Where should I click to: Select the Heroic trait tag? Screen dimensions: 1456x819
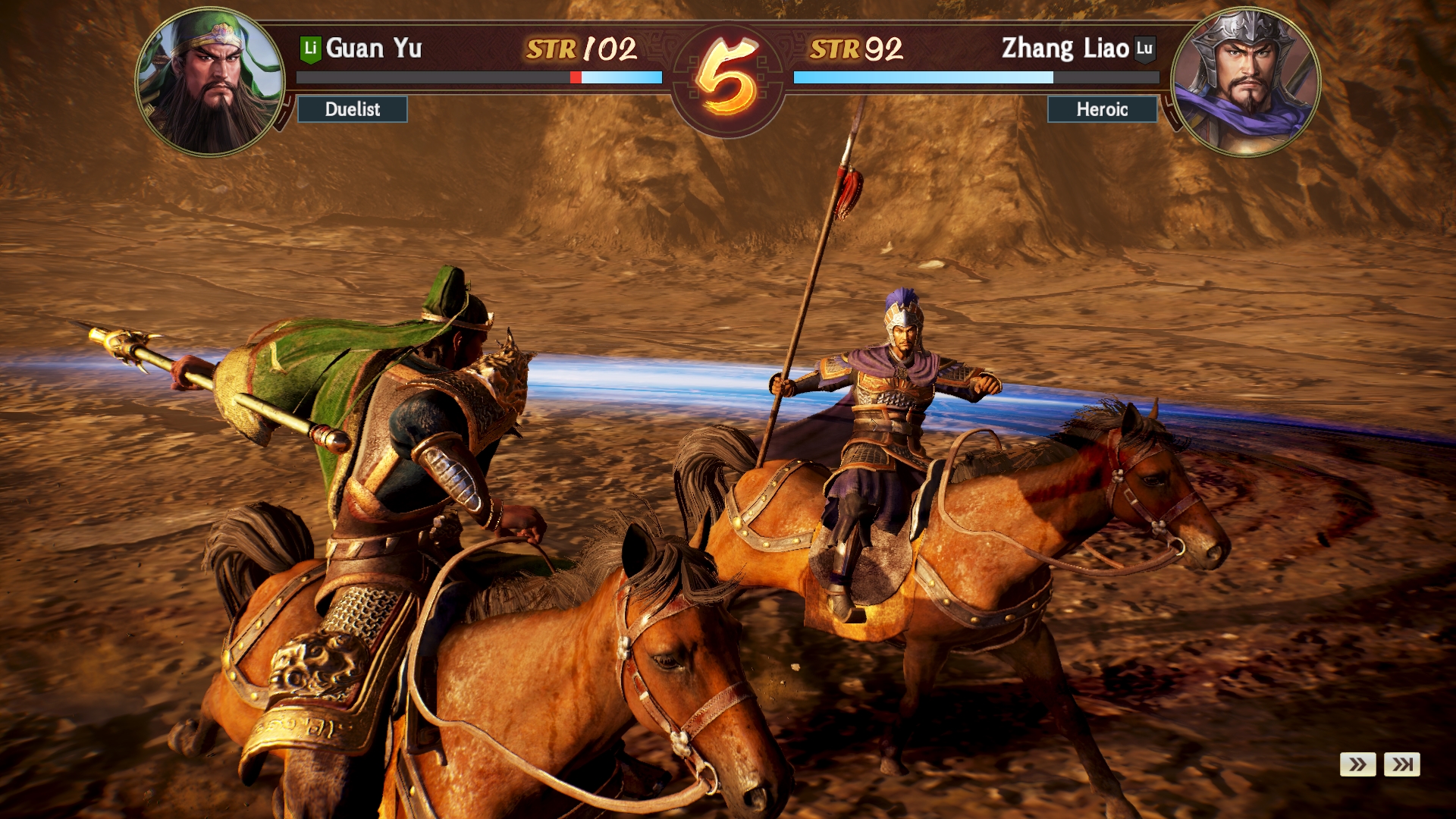pyautogui.click(x=1102, y=110)
